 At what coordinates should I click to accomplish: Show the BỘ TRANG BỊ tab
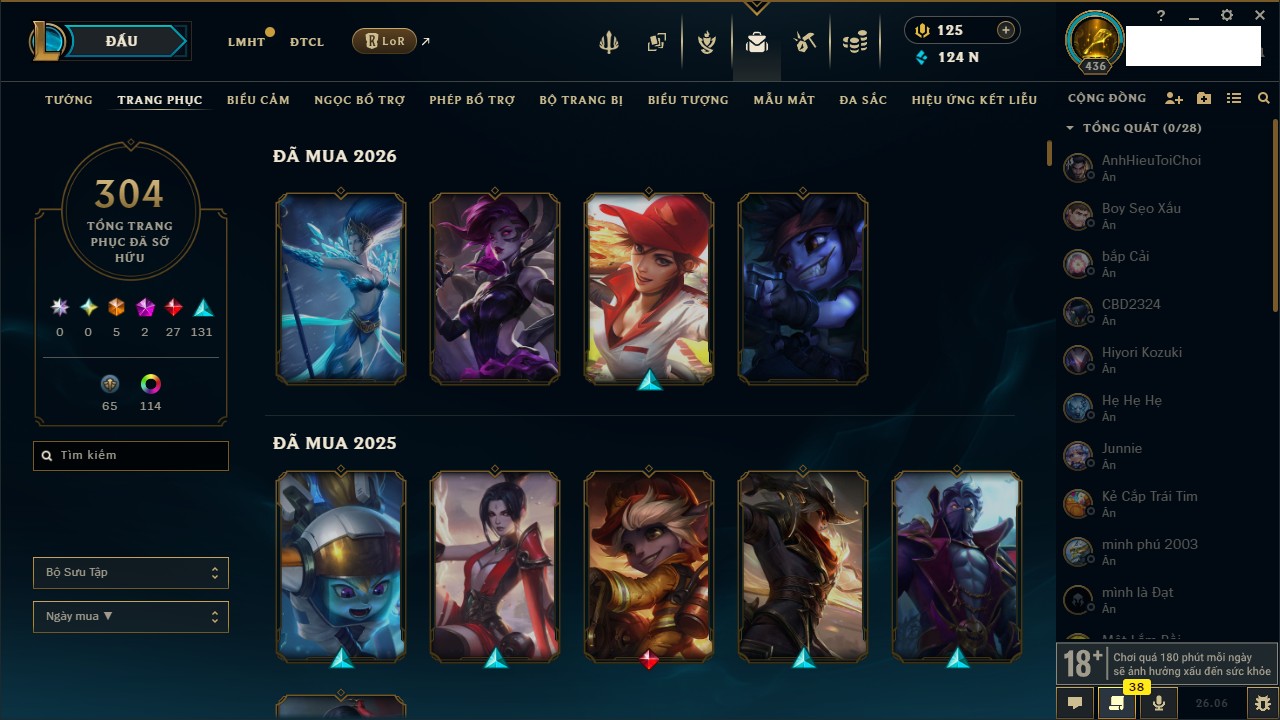[581, 100]
